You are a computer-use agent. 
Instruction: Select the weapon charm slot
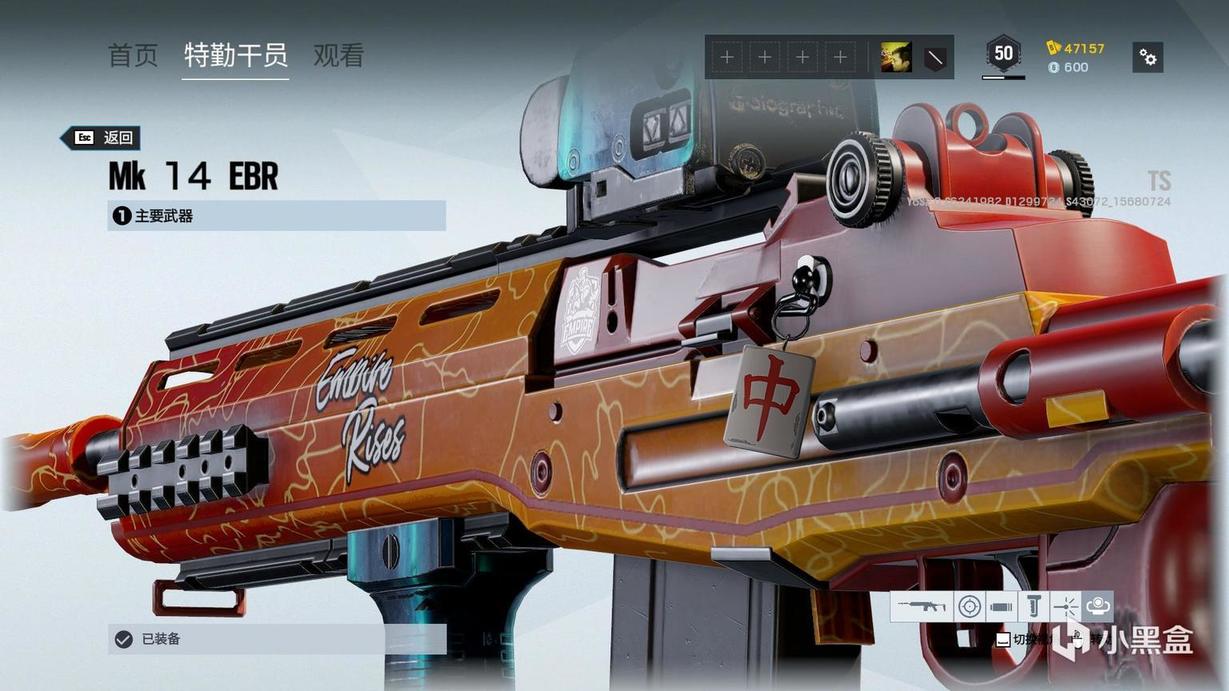point(1097,606)
